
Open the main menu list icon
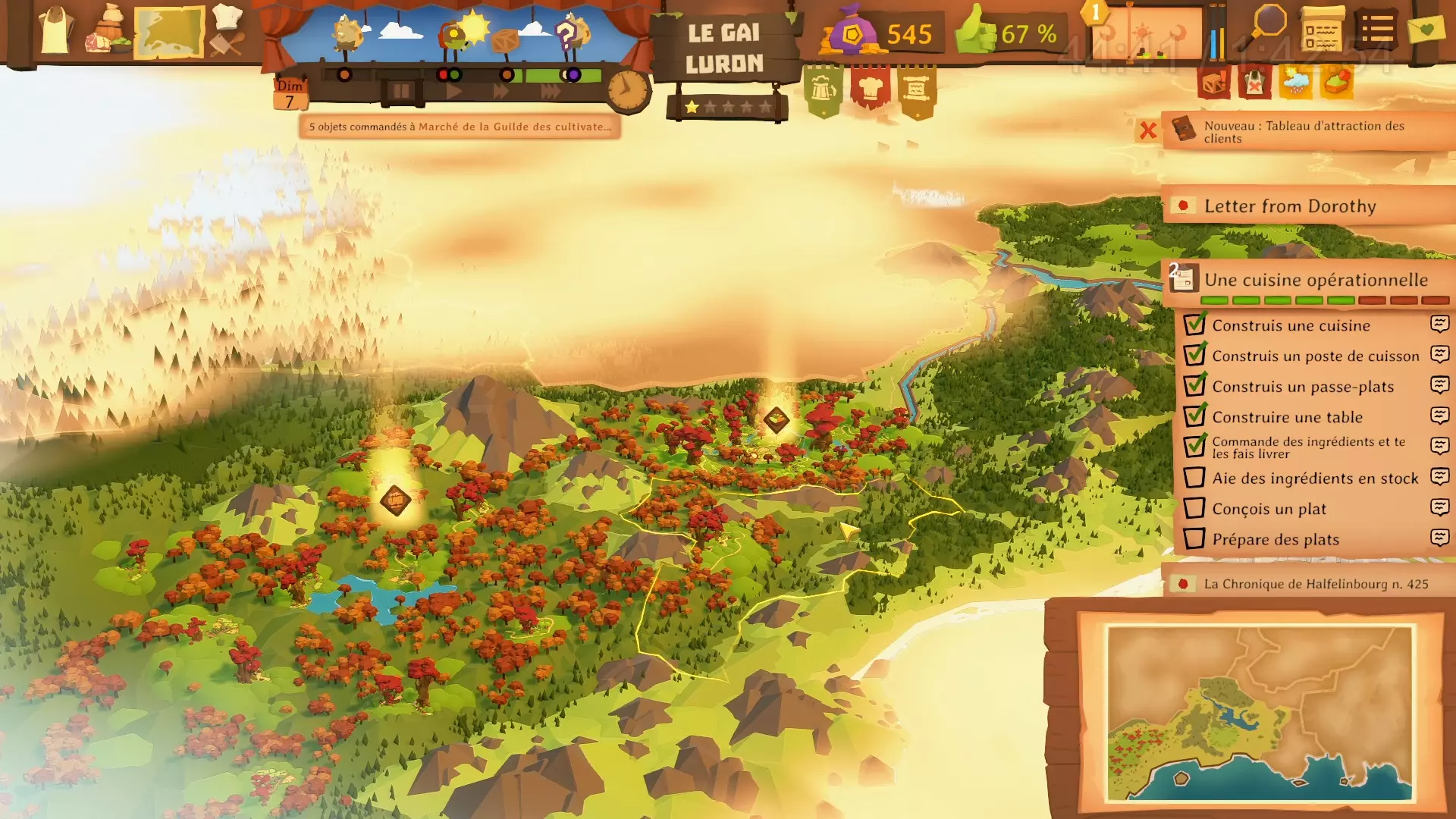point(1376,30)
